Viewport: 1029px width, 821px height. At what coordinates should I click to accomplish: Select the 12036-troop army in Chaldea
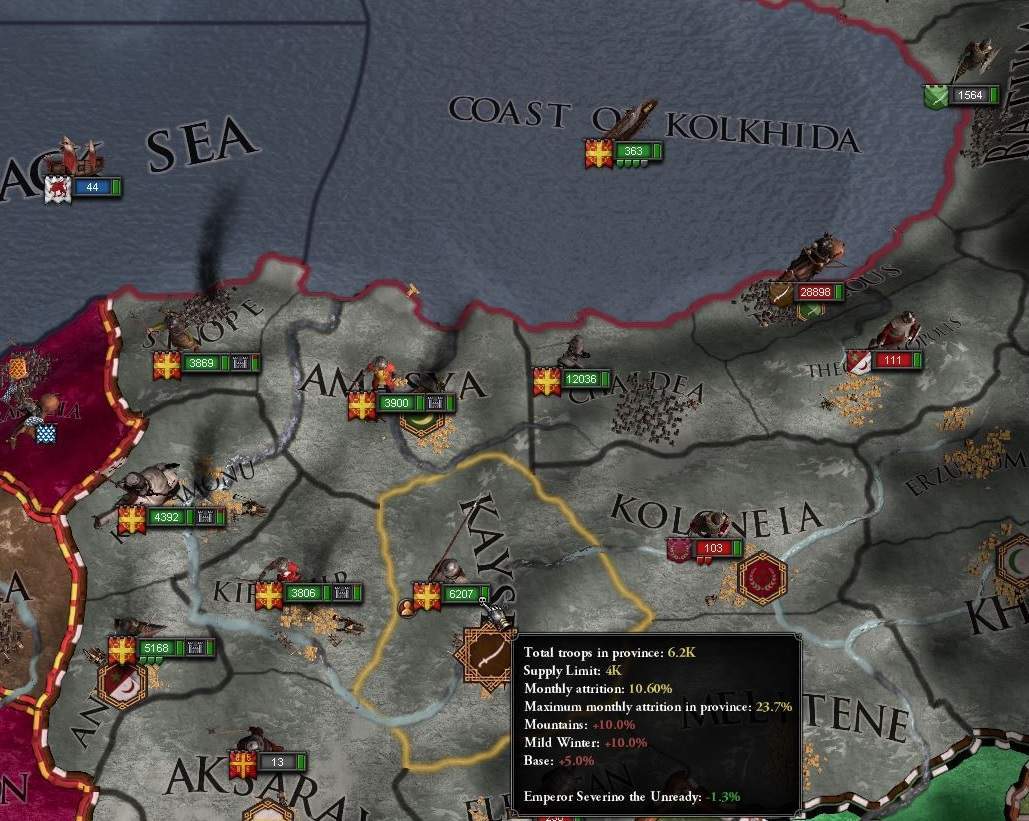point(573,380)
